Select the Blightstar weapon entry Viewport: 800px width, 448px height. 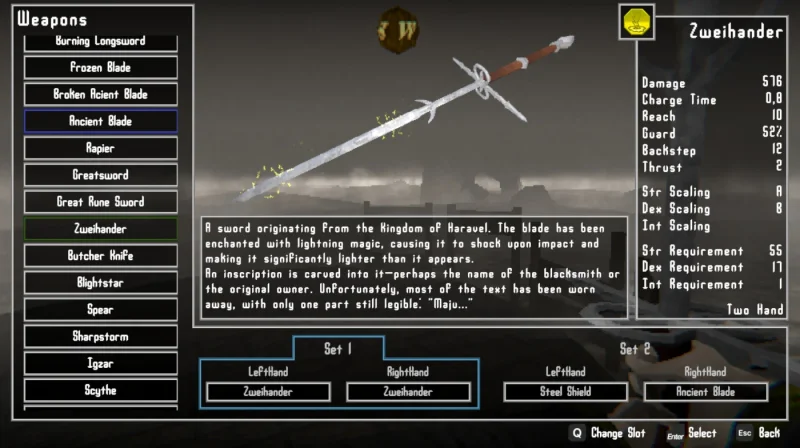[x=100, y=283]
